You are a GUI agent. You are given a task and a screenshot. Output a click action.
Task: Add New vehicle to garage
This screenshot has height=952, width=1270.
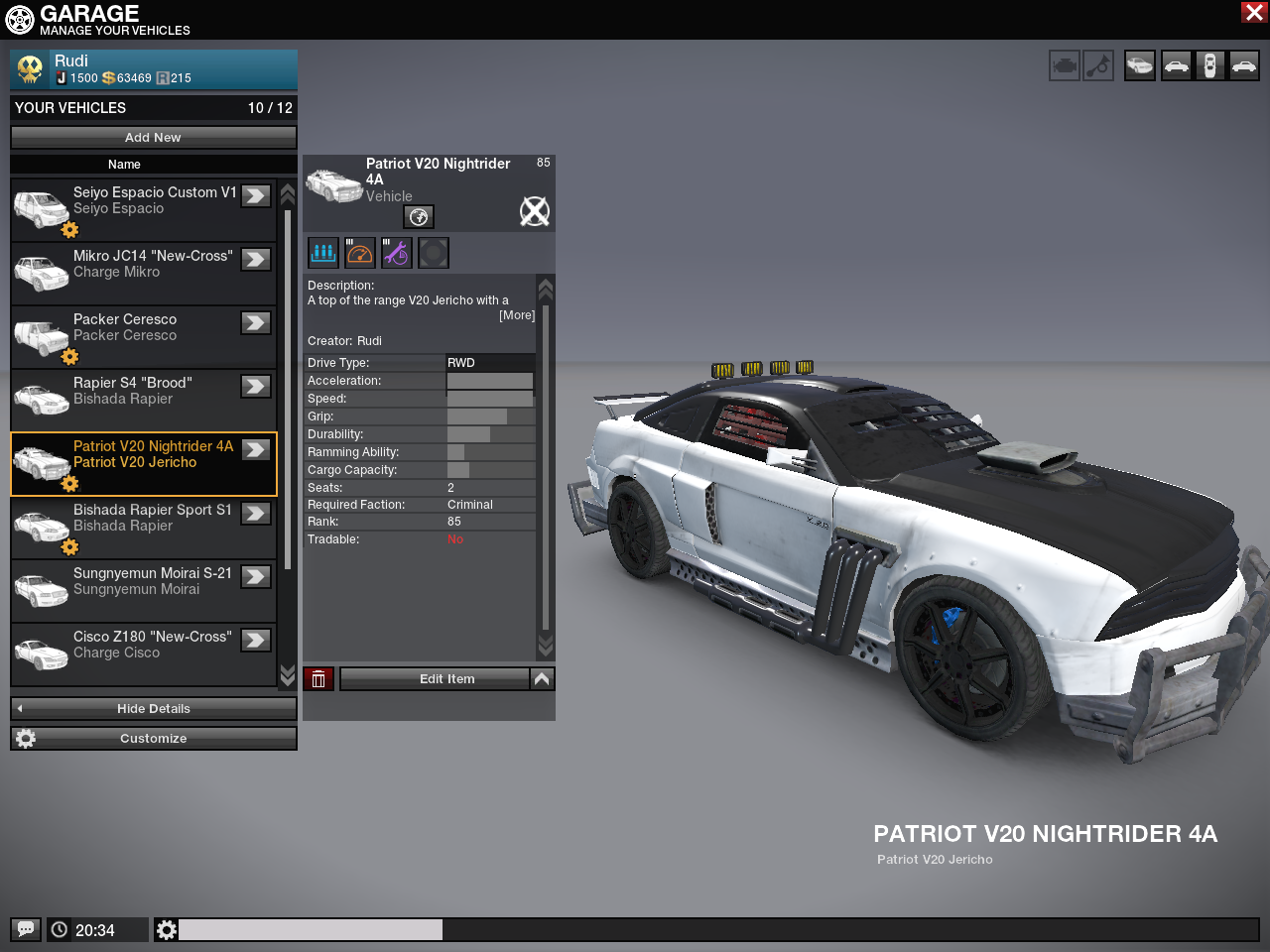(x=153, y=138)
